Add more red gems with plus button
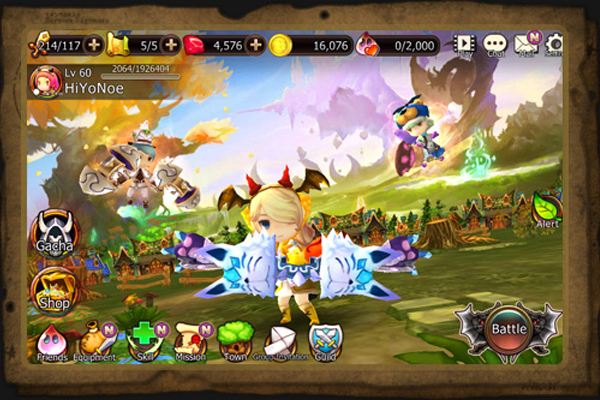The width and height of the screenshot is (600, 400). 255,45
